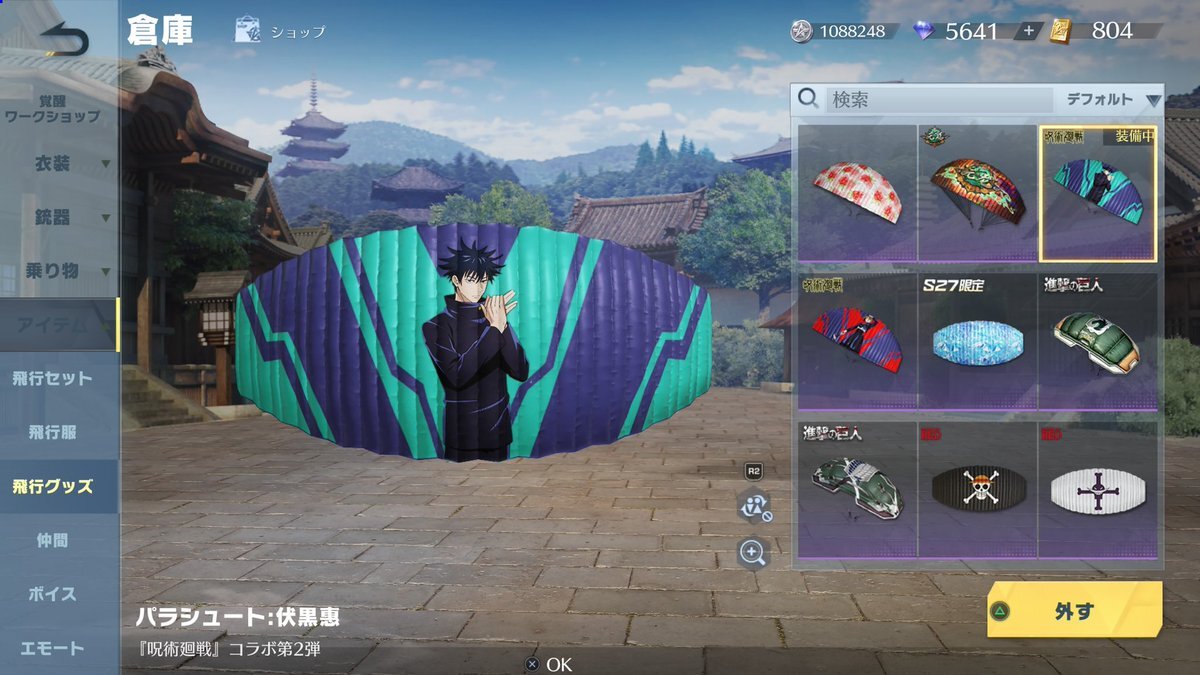Choose the S27限定 blue parachute
The width and height of the screenshot is (1200, 675).
[x=977, y=342]
